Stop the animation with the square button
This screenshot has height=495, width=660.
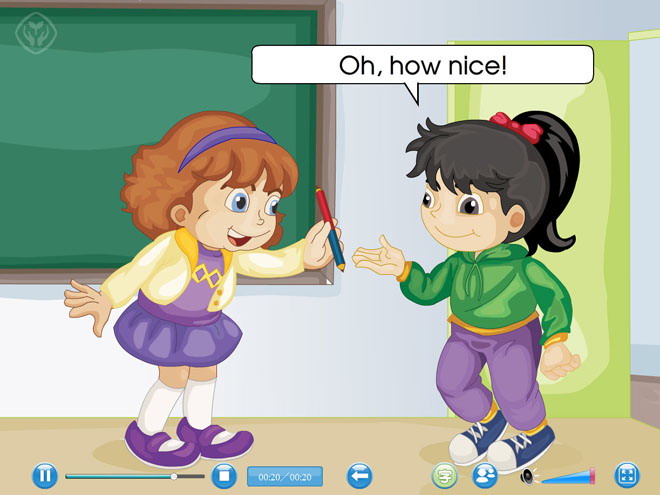coord(224,475)
